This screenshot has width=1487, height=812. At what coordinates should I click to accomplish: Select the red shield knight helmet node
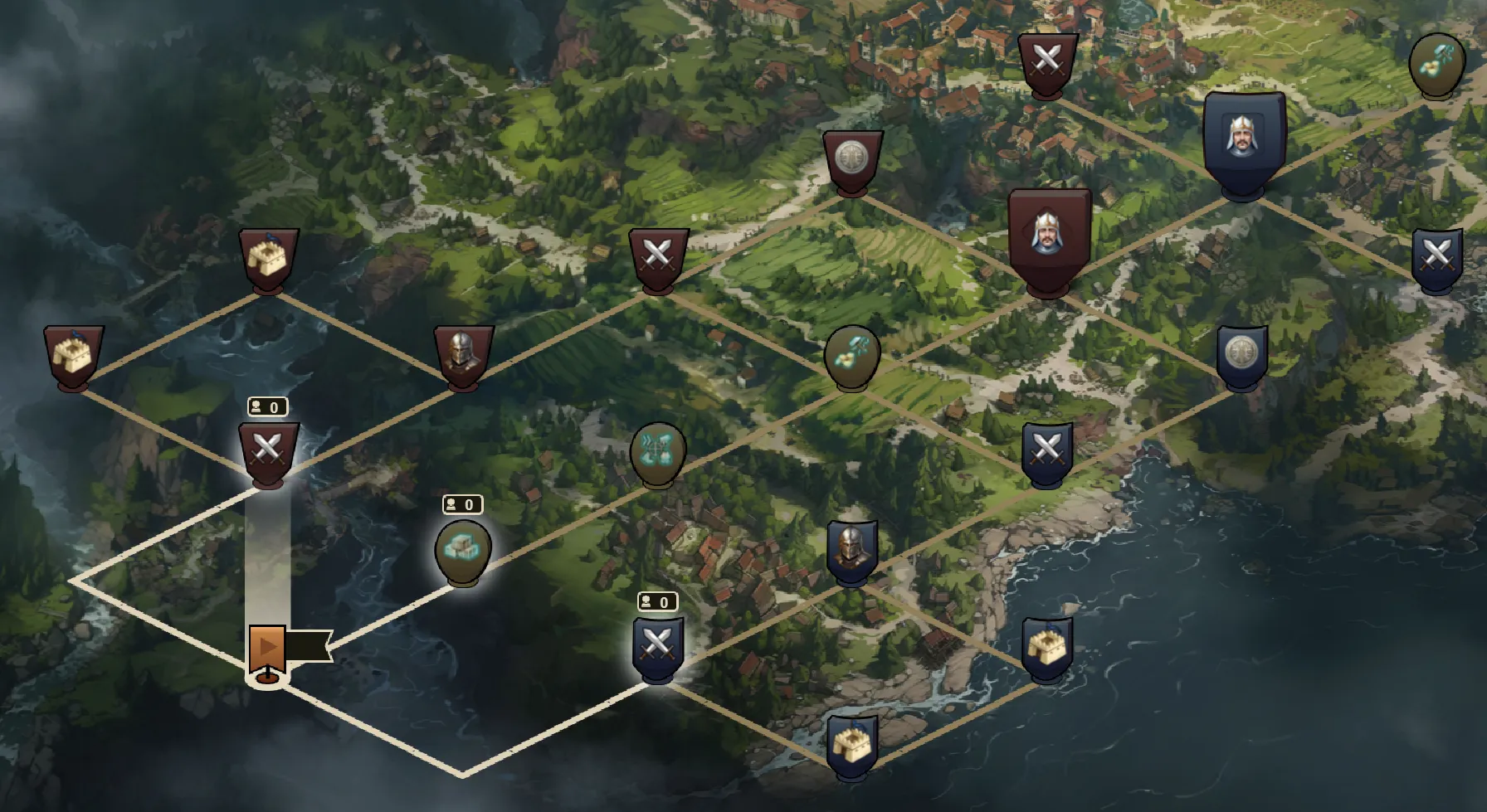(464, 355)
